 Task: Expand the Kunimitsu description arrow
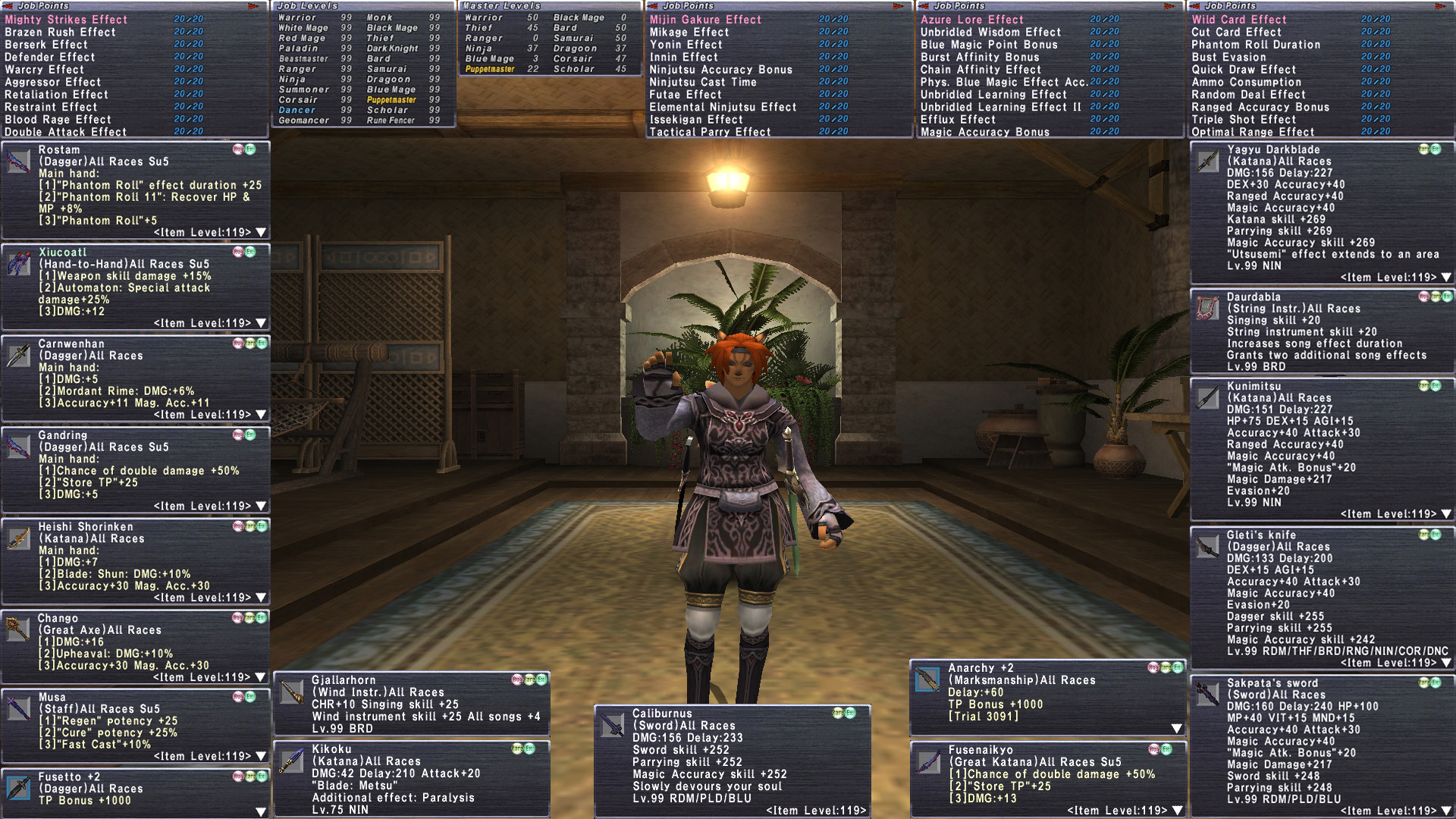[1446, 514]
